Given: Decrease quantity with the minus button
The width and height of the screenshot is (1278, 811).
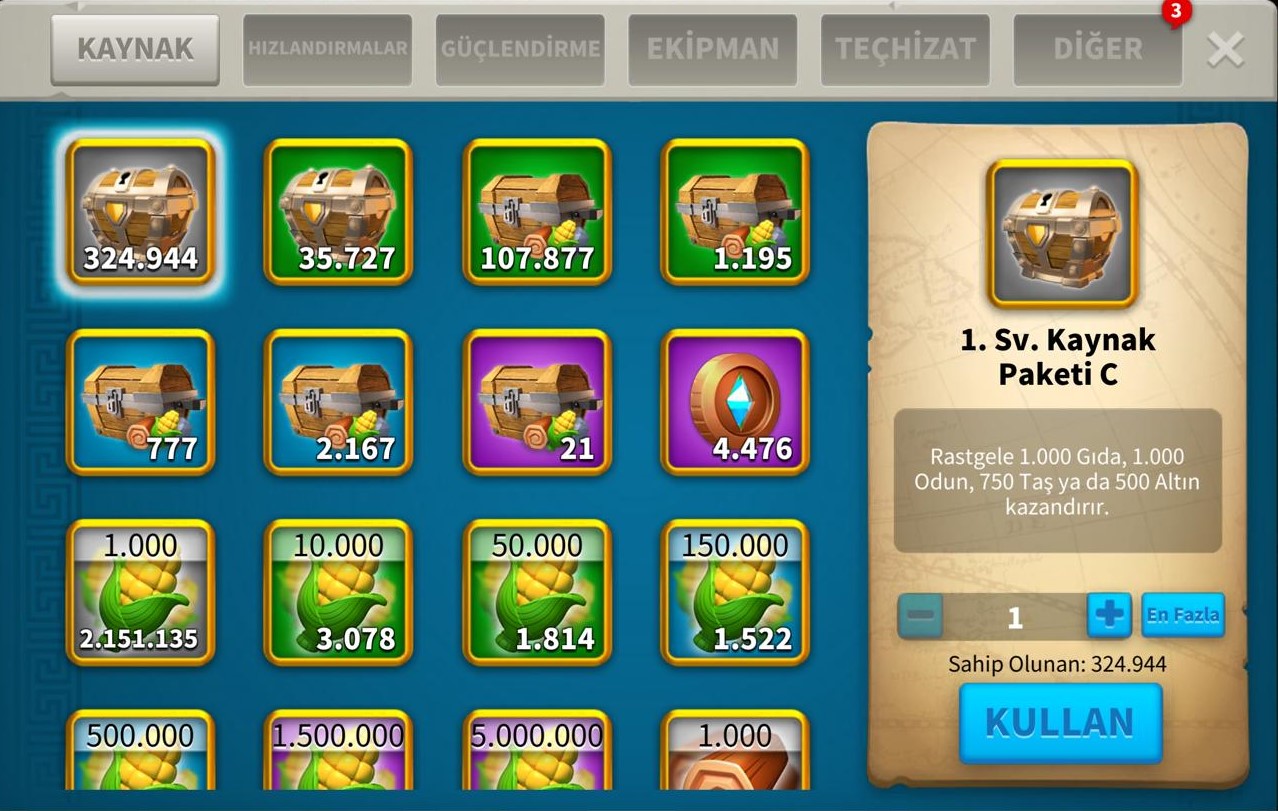Looking at the screenshot, I should point(920,616).
